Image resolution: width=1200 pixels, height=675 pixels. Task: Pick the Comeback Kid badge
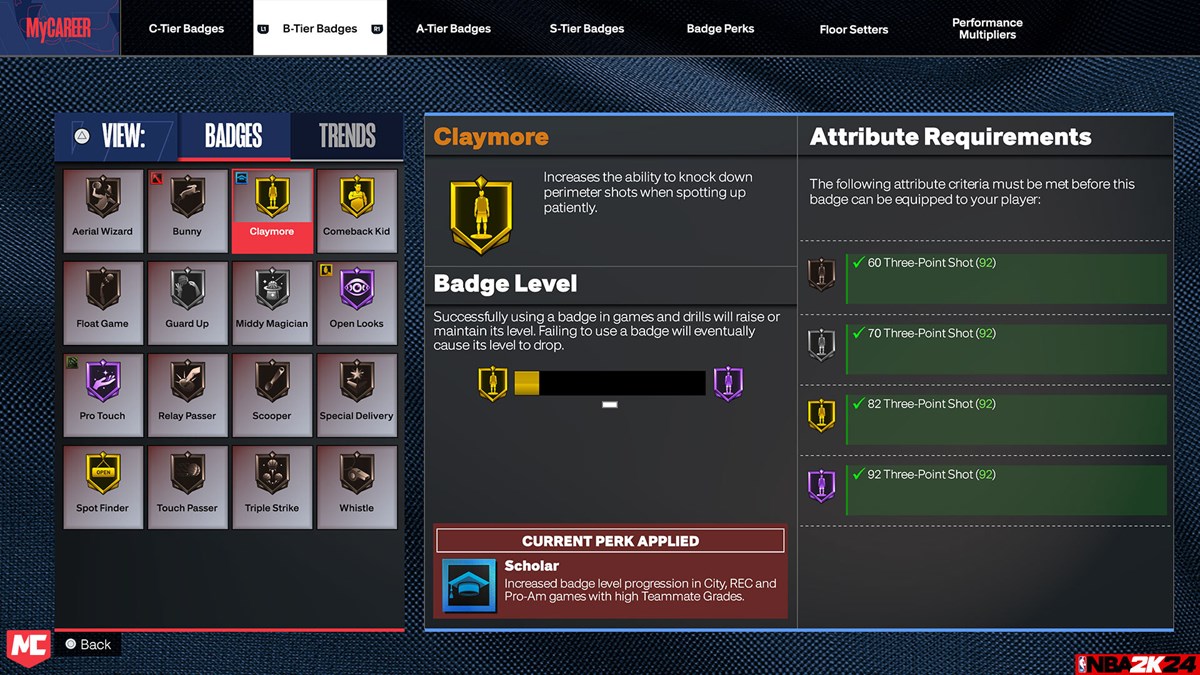[x=356, y=210]
